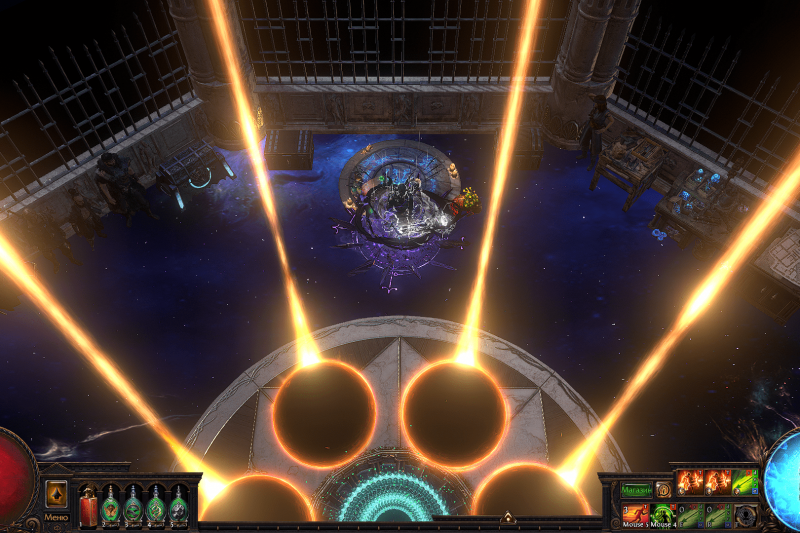Activate the Mouse 4 green skill
800x533 pixels.
point(664,514)
